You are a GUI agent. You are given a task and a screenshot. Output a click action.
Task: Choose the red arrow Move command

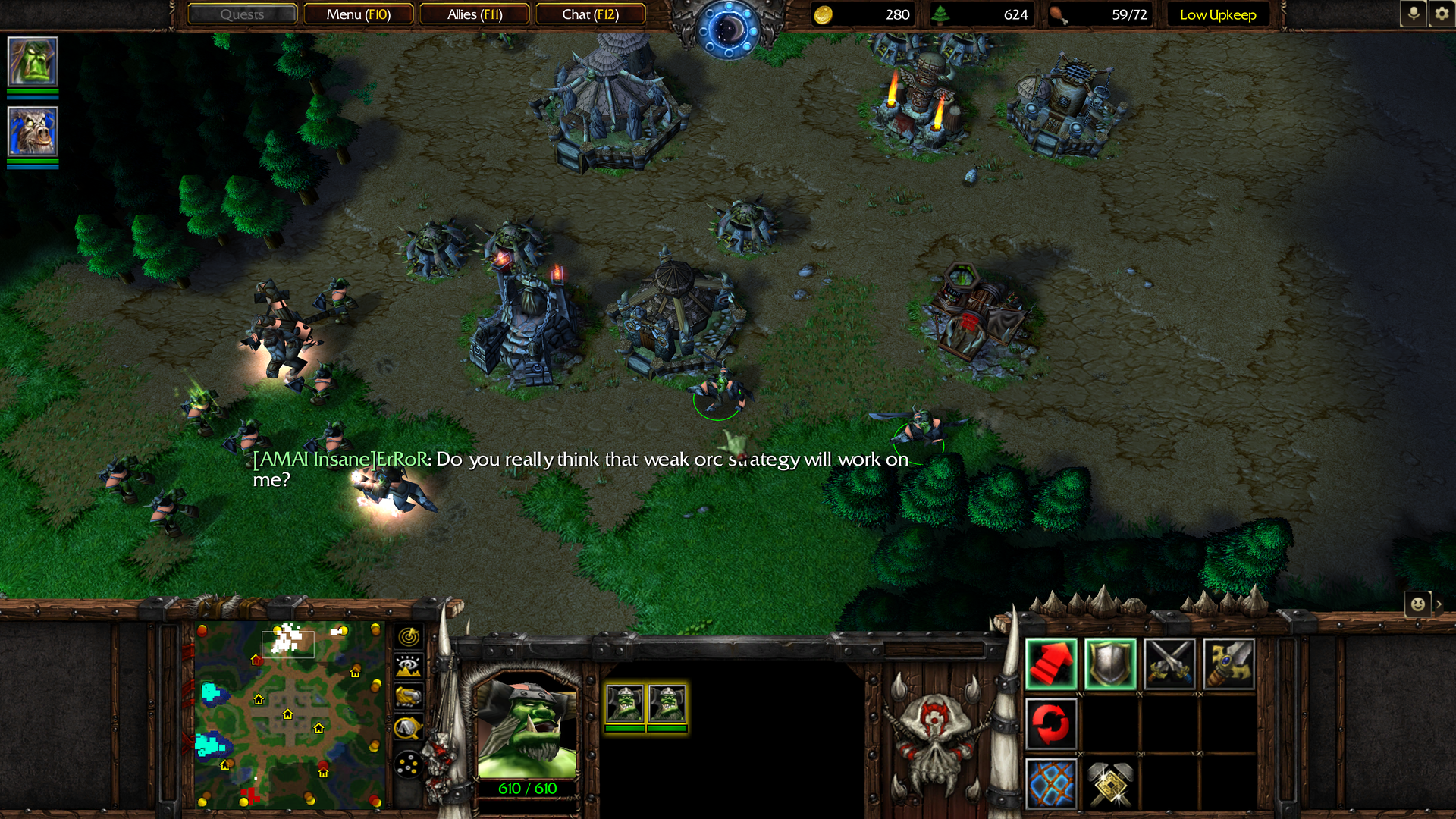click(x=1051, y=664)
